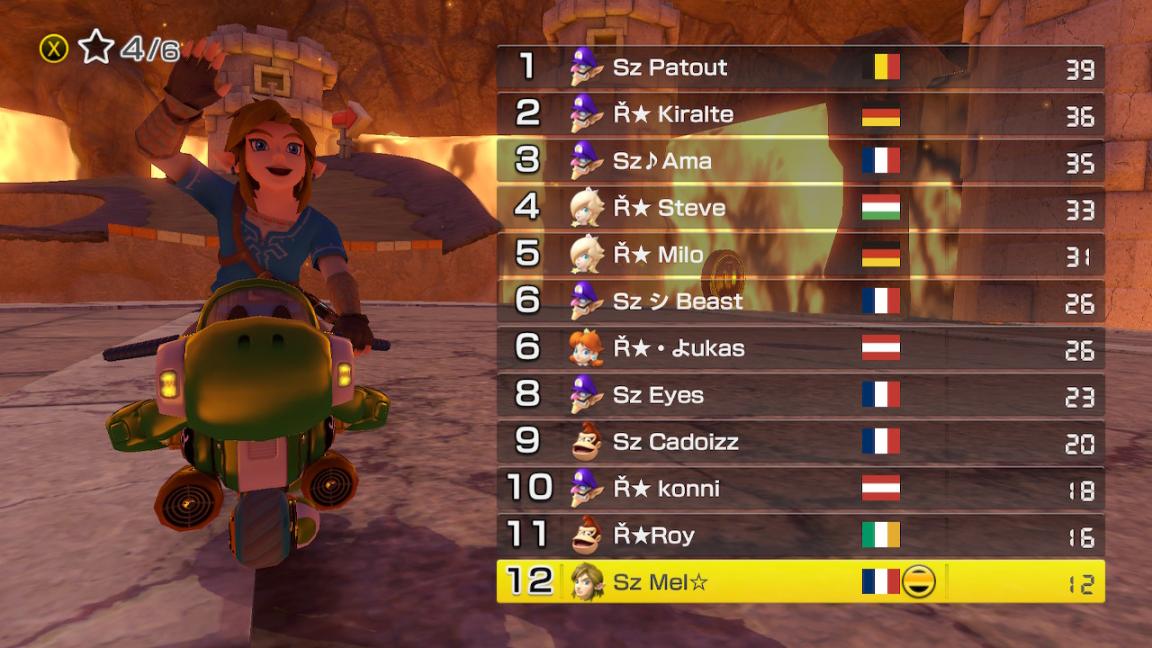Click the Sz Eyes leaderboard row

tap(800, 395)
